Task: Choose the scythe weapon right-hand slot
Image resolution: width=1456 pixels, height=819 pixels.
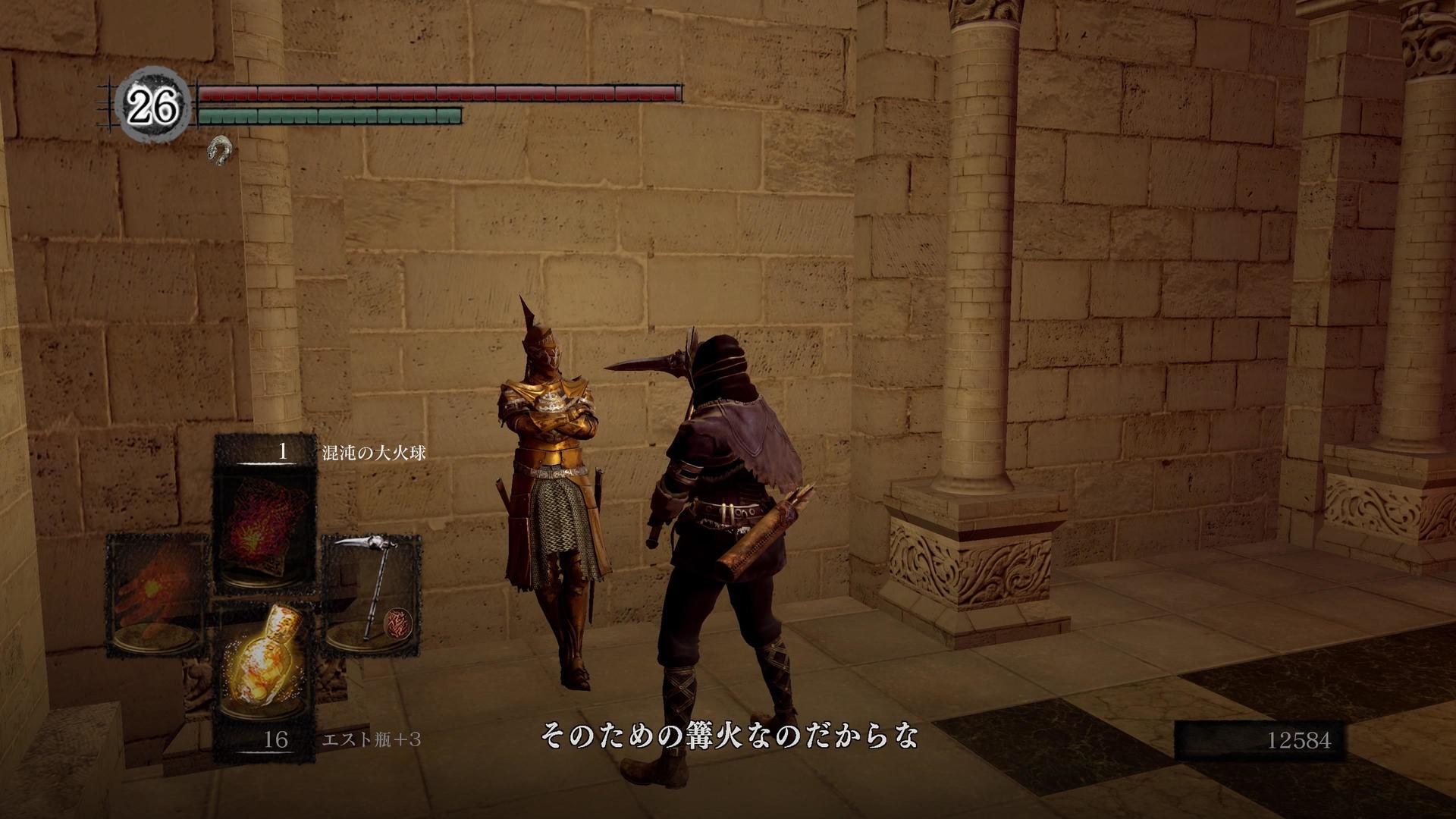Action: point(372,594)
